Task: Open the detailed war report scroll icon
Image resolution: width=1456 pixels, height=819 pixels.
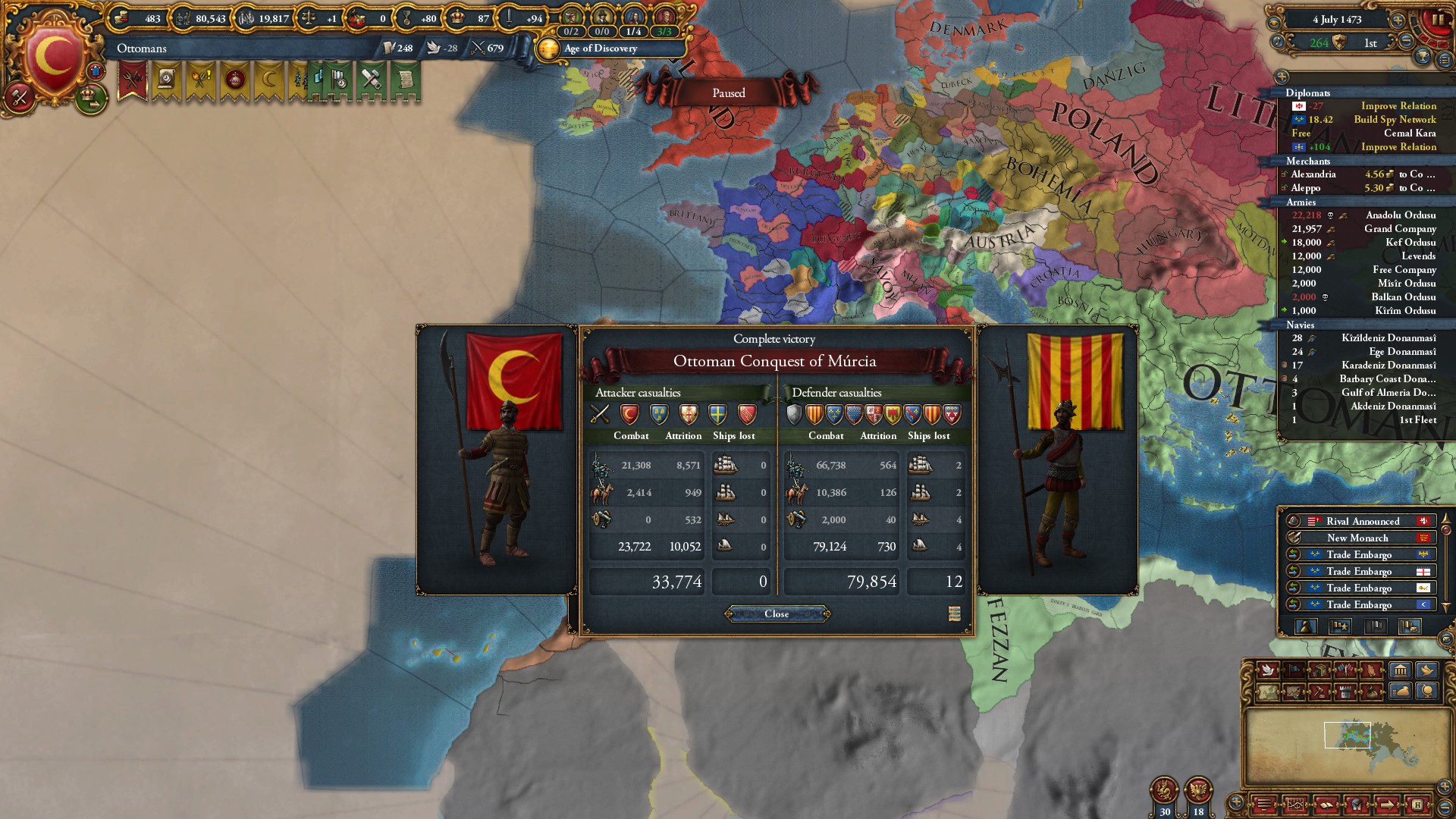Action: pos(954,613)
